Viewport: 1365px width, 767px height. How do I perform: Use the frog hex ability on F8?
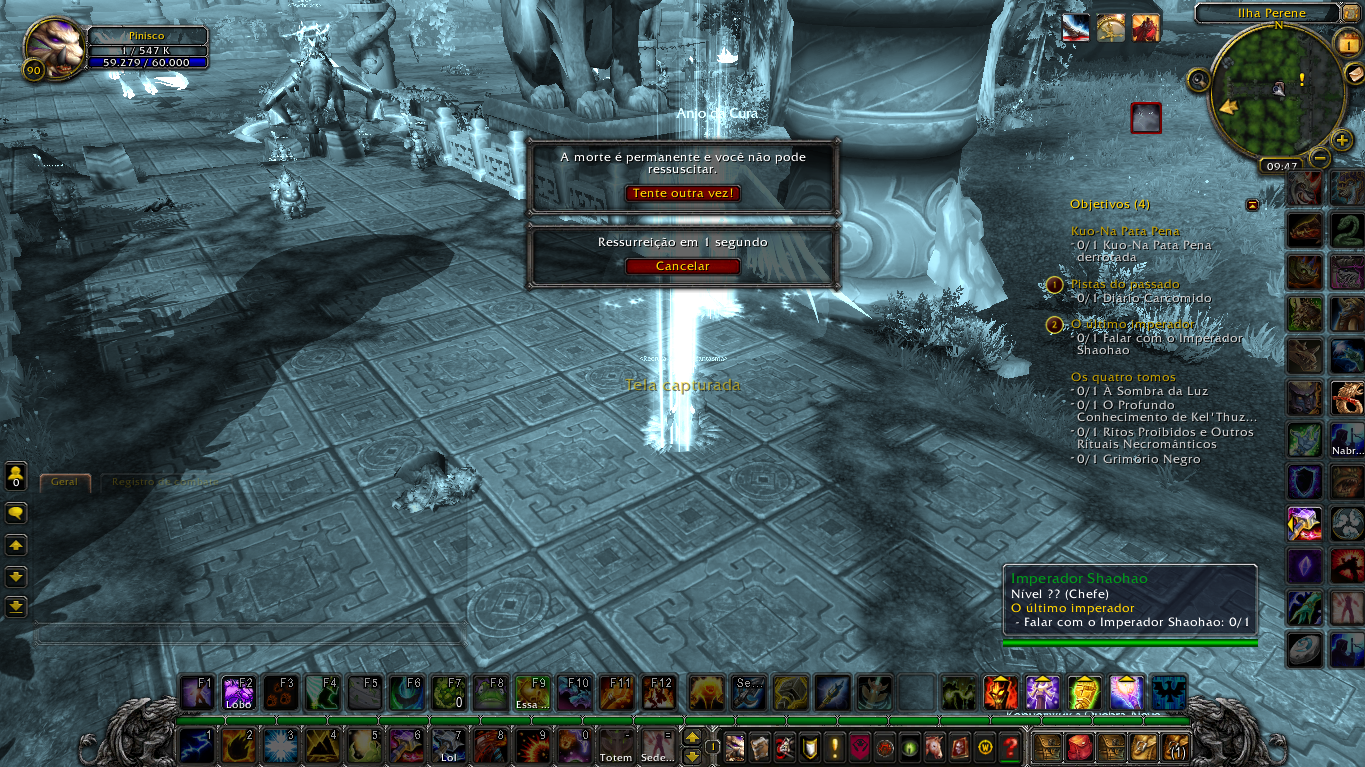coord(490,693)
